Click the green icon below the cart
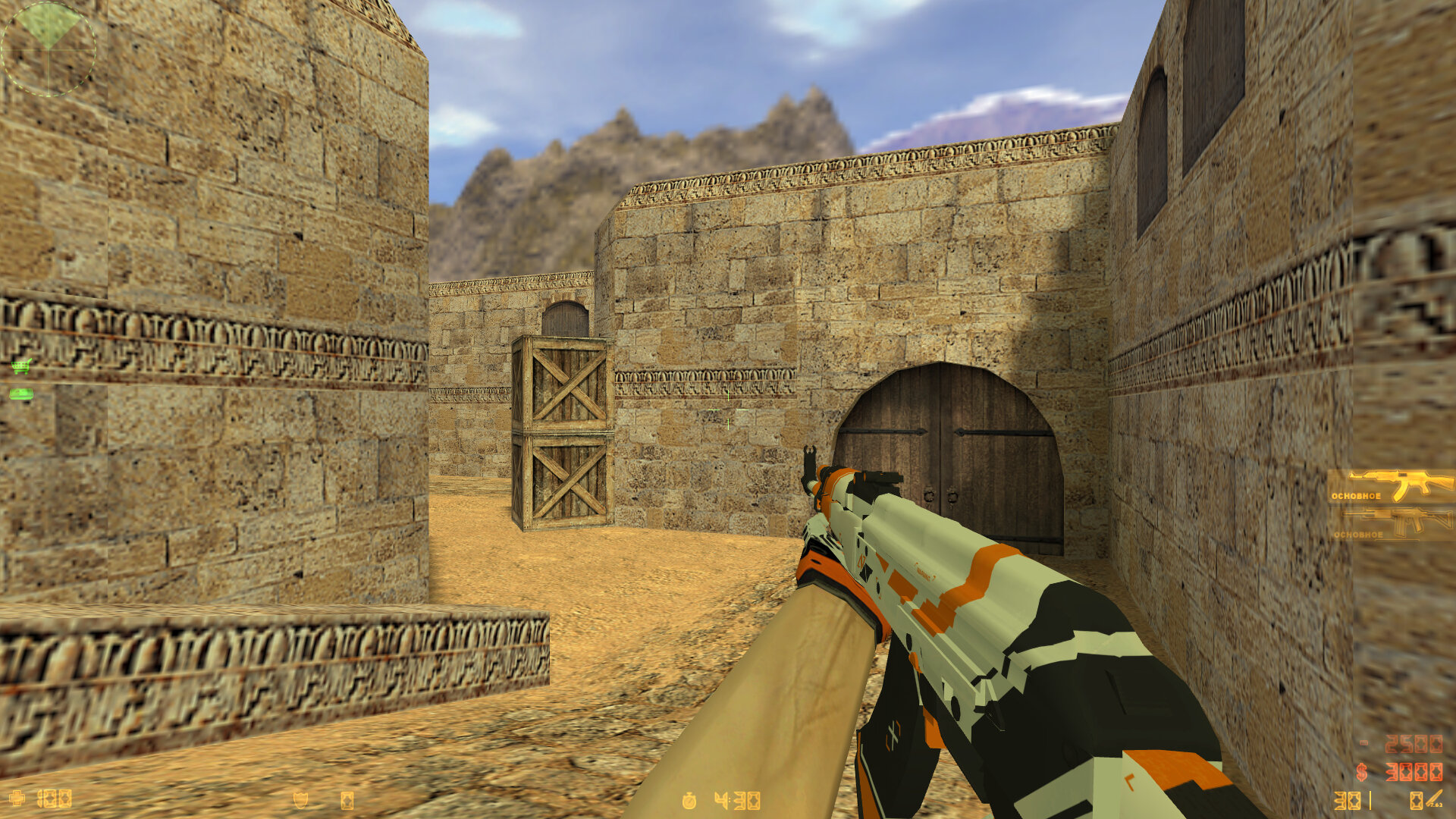The height and width of the screenshot is (819, 1456). coord(21,394)
